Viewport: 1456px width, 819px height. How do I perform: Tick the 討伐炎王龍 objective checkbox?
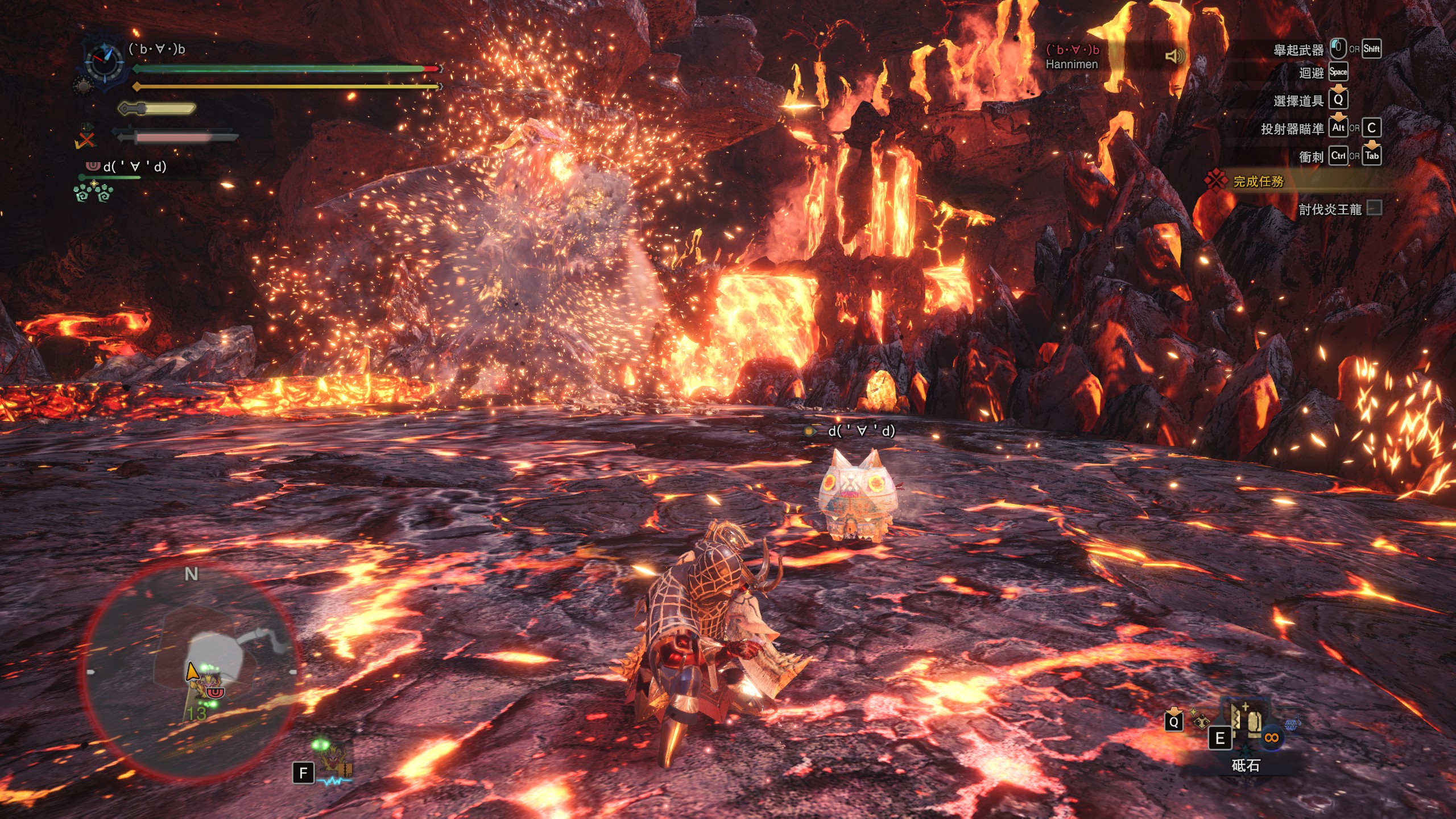[1375, 208]
